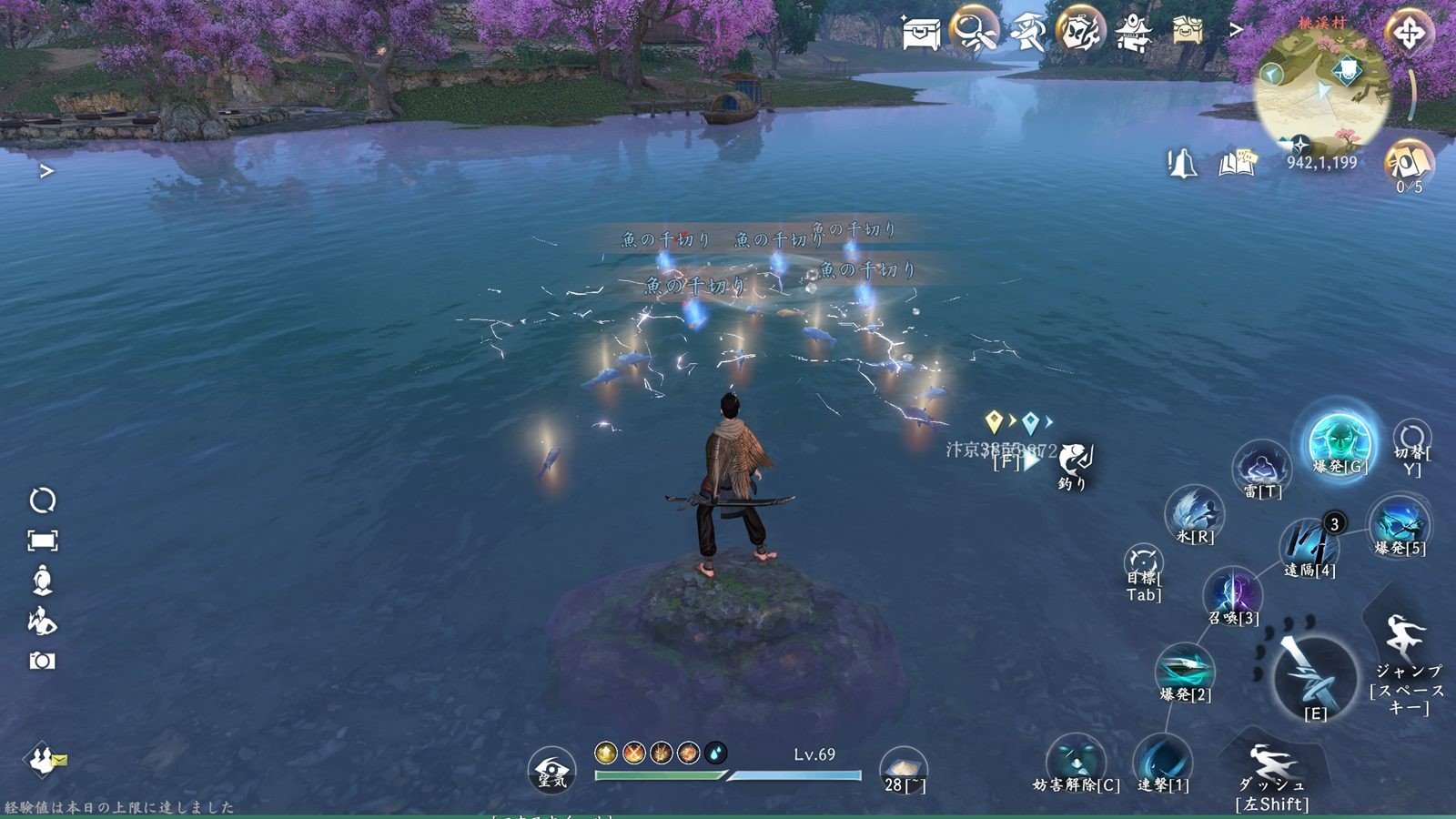Open the circular minimap

1321,89
